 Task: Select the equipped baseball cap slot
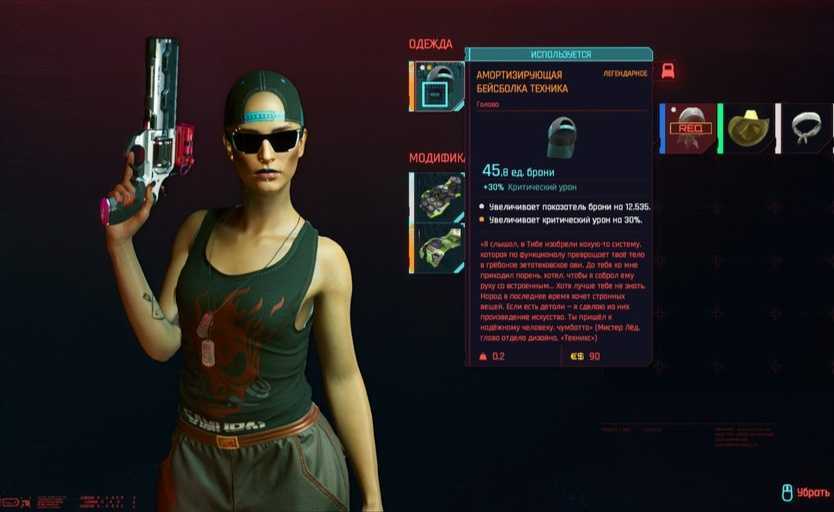(x=437, y=87)
